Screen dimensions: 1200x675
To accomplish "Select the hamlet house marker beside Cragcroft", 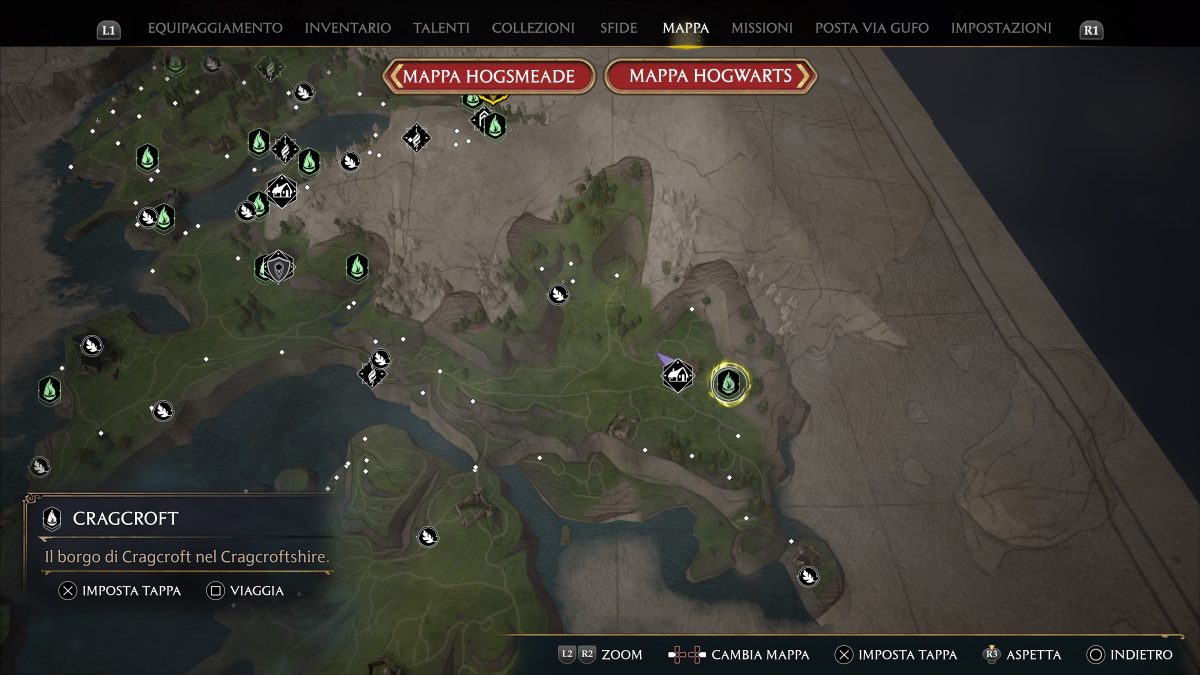I will point(678,376).
